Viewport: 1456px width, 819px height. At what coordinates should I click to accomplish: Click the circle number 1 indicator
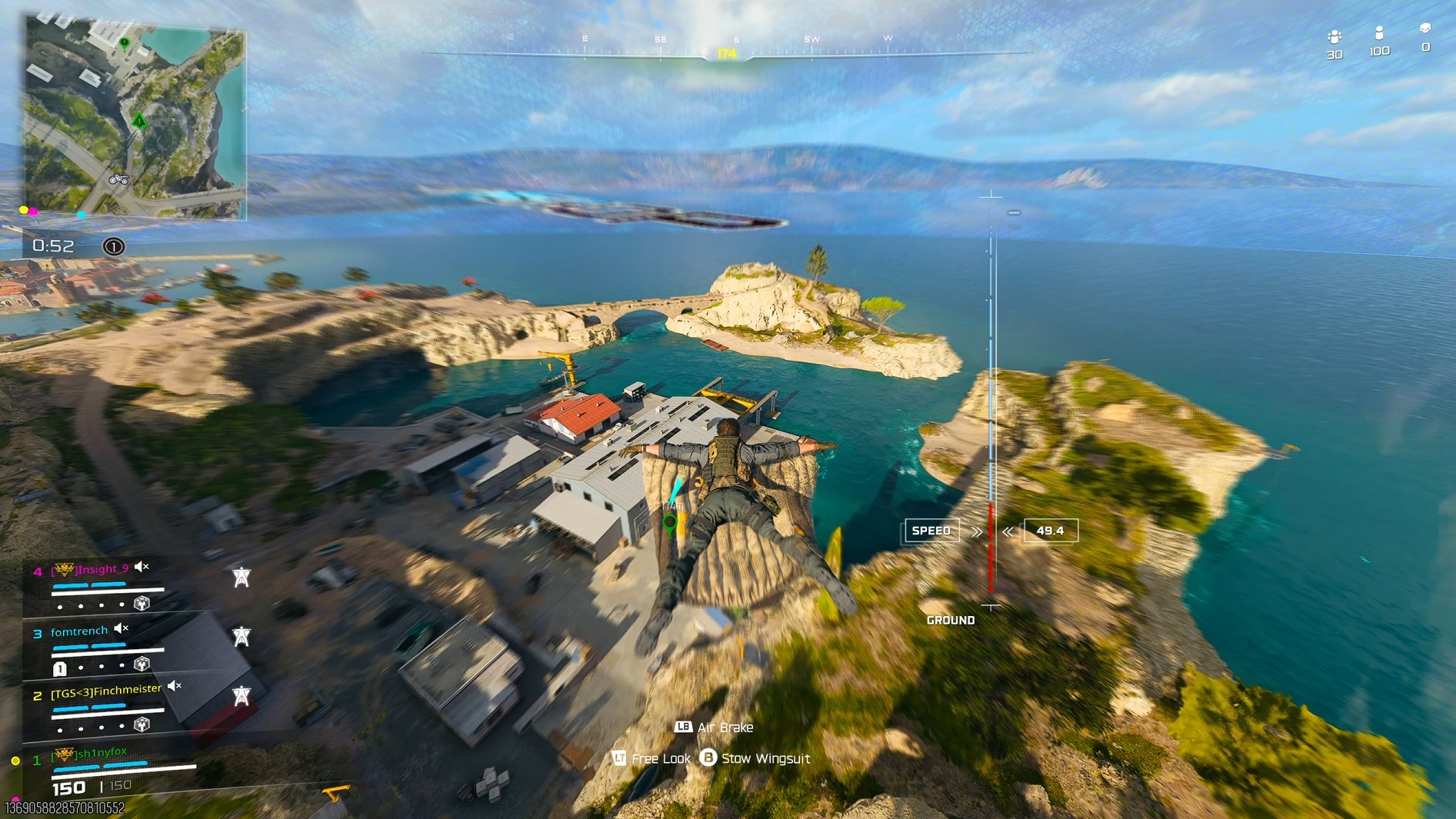click(114, 247)
